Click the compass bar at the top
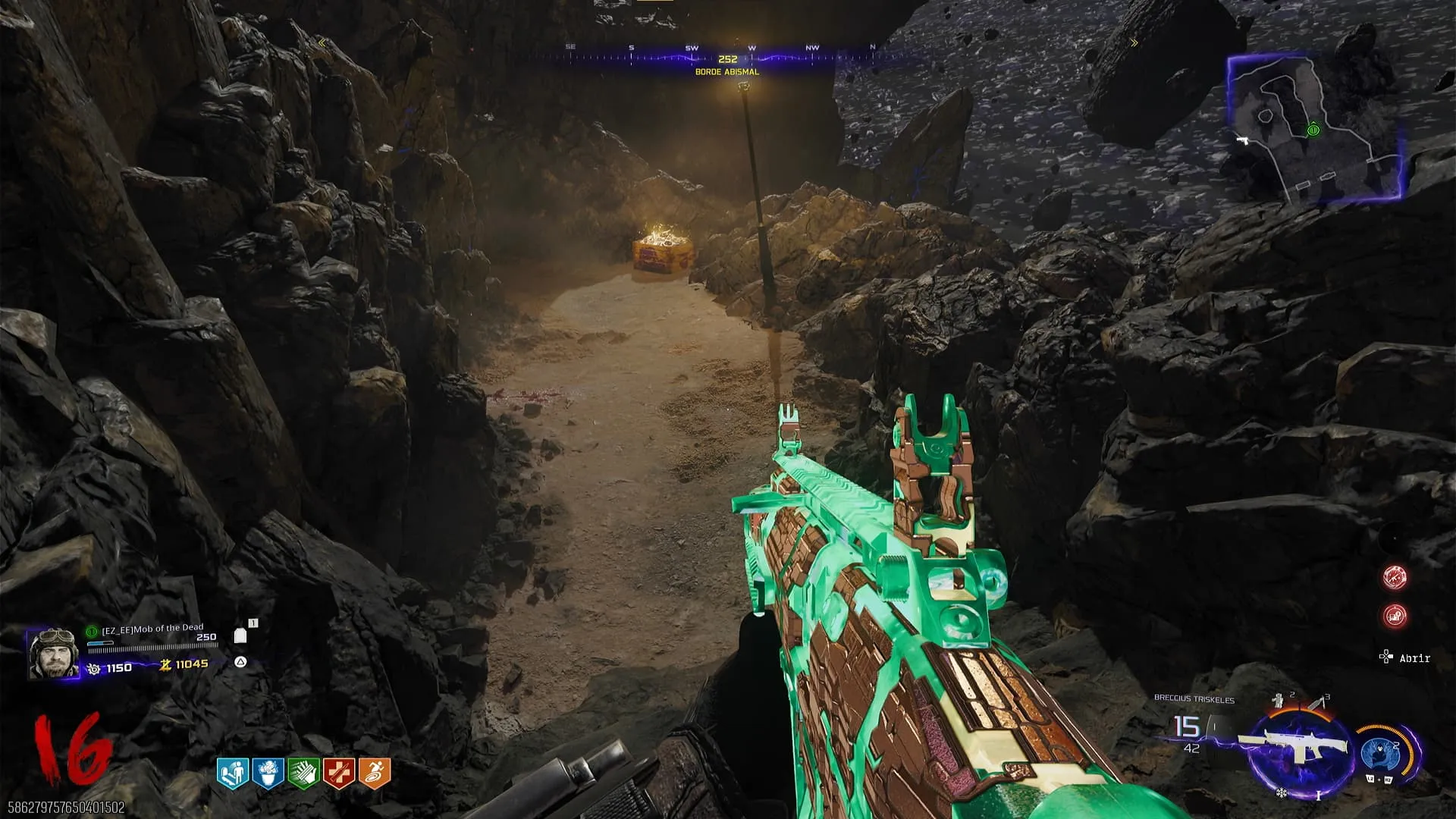 (726, 58)
